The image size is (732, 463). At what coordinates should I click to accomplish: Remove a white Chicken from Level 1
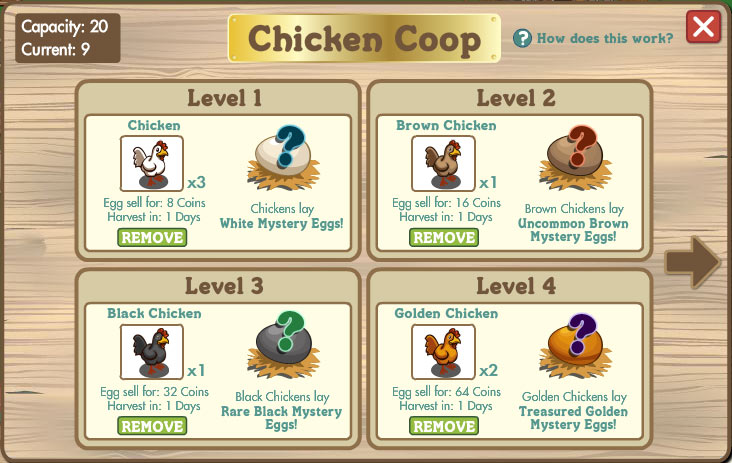point(152,237)
